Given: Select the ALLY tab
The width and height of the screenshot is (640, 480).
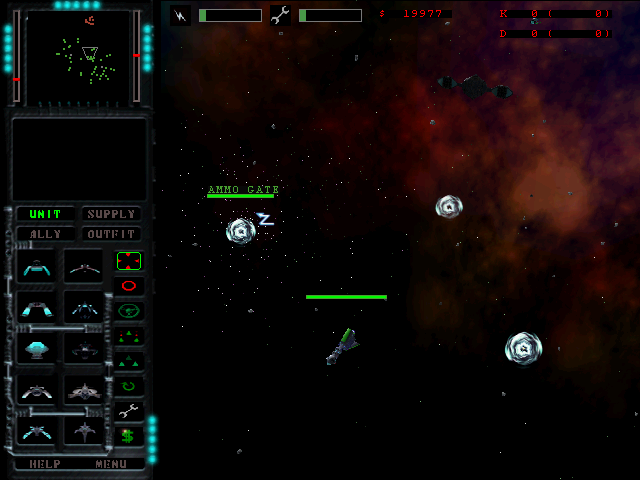Looking at the screenshot, I should tap(45, 234).
